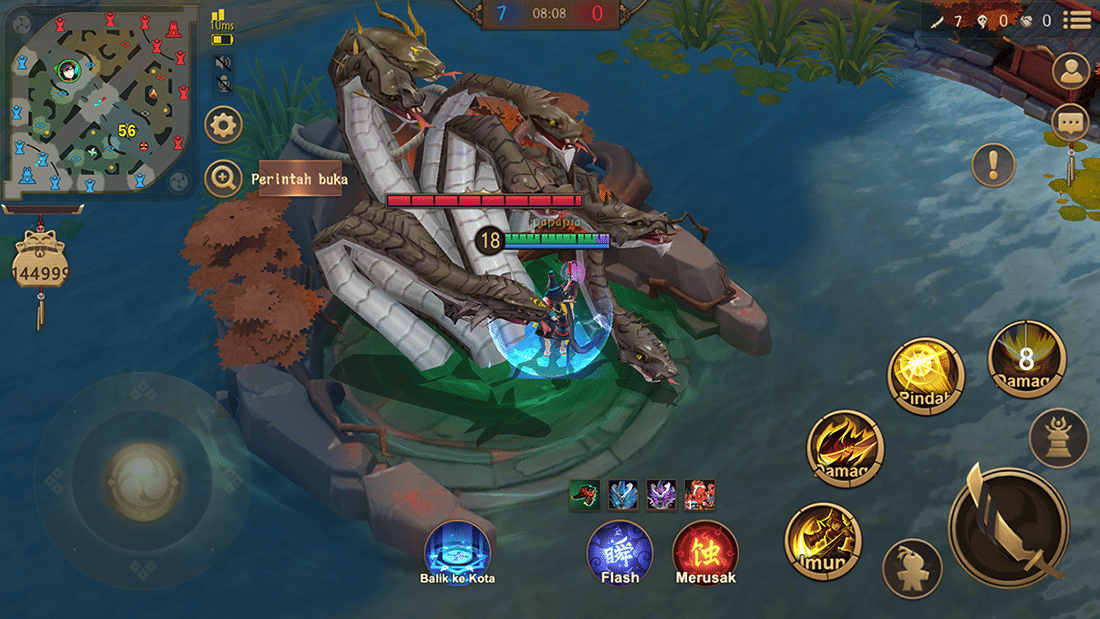The width and height of the screenshot is (1100, 619).
Task: Open the gear settings button
Action: click(x=223, y=126)
